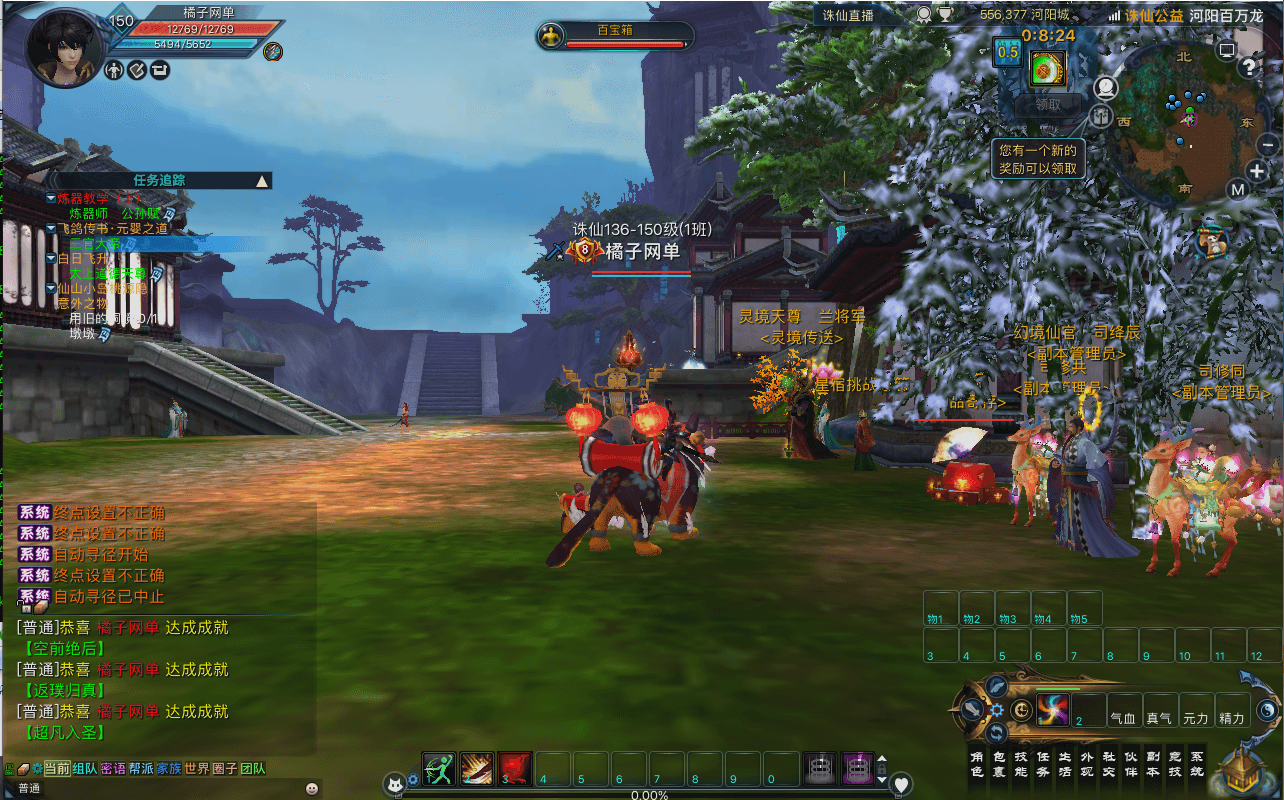
Task: Click the 诛仙直播 livestream button
Action: pyautogui.click(x=849, y=15)
